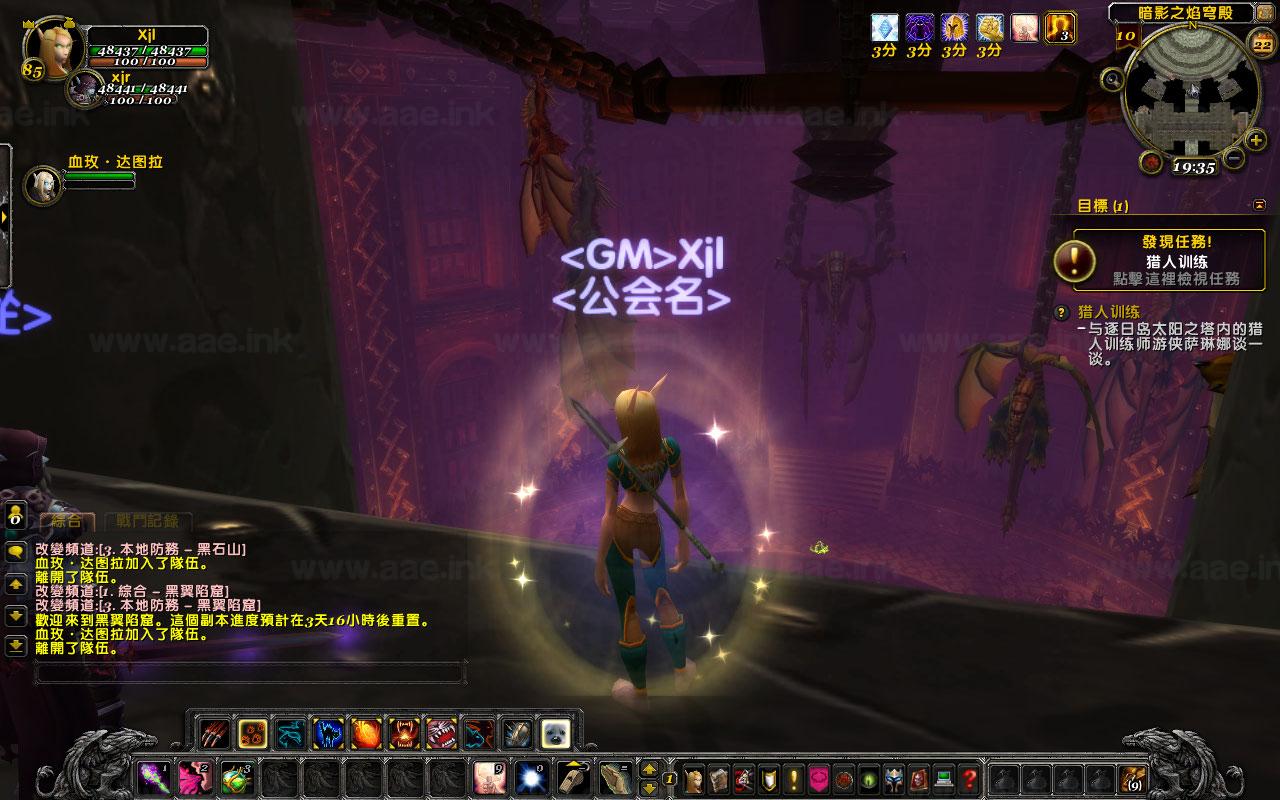Open the backpack bag slot
Viewport: 1280px width, 800px height.
[1132, 778]
